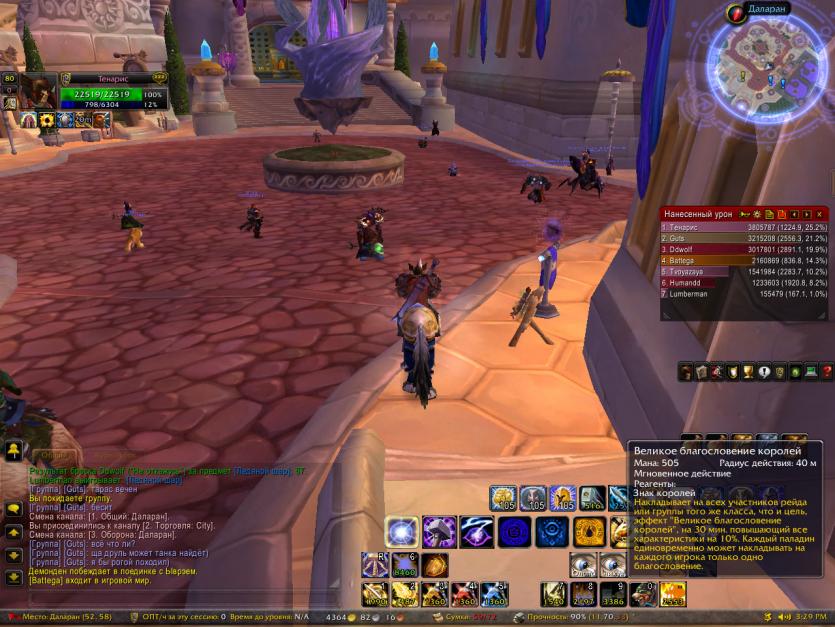The height and width of the screenshot is (627, 835).
Task: Open the chat speech bubble menu
Action: 13,509
